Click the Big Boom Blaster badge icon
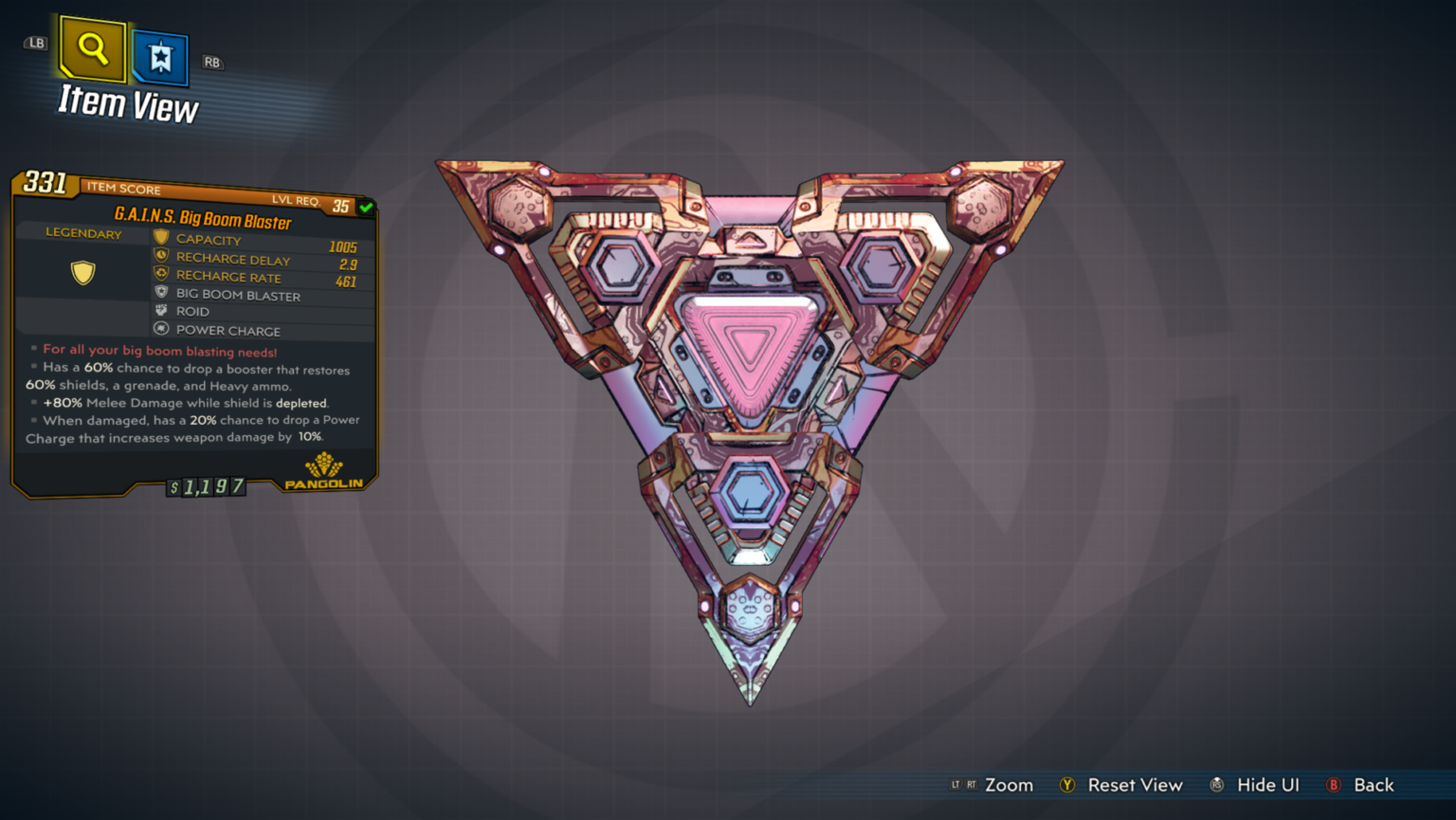 coord(161,292)
